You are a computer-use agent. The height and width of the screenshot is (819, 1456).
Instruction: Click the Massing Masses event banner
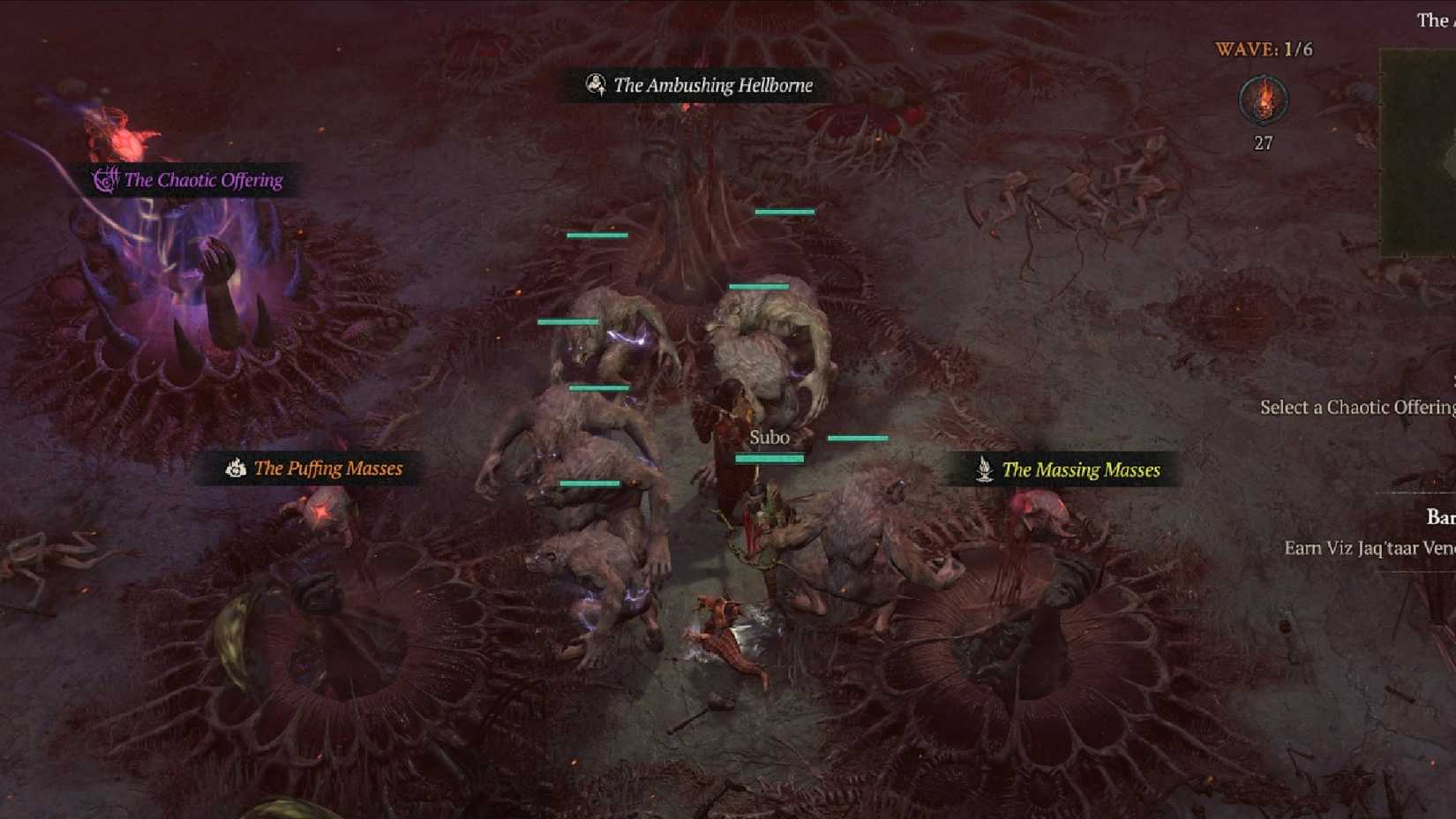point(1068,470)
